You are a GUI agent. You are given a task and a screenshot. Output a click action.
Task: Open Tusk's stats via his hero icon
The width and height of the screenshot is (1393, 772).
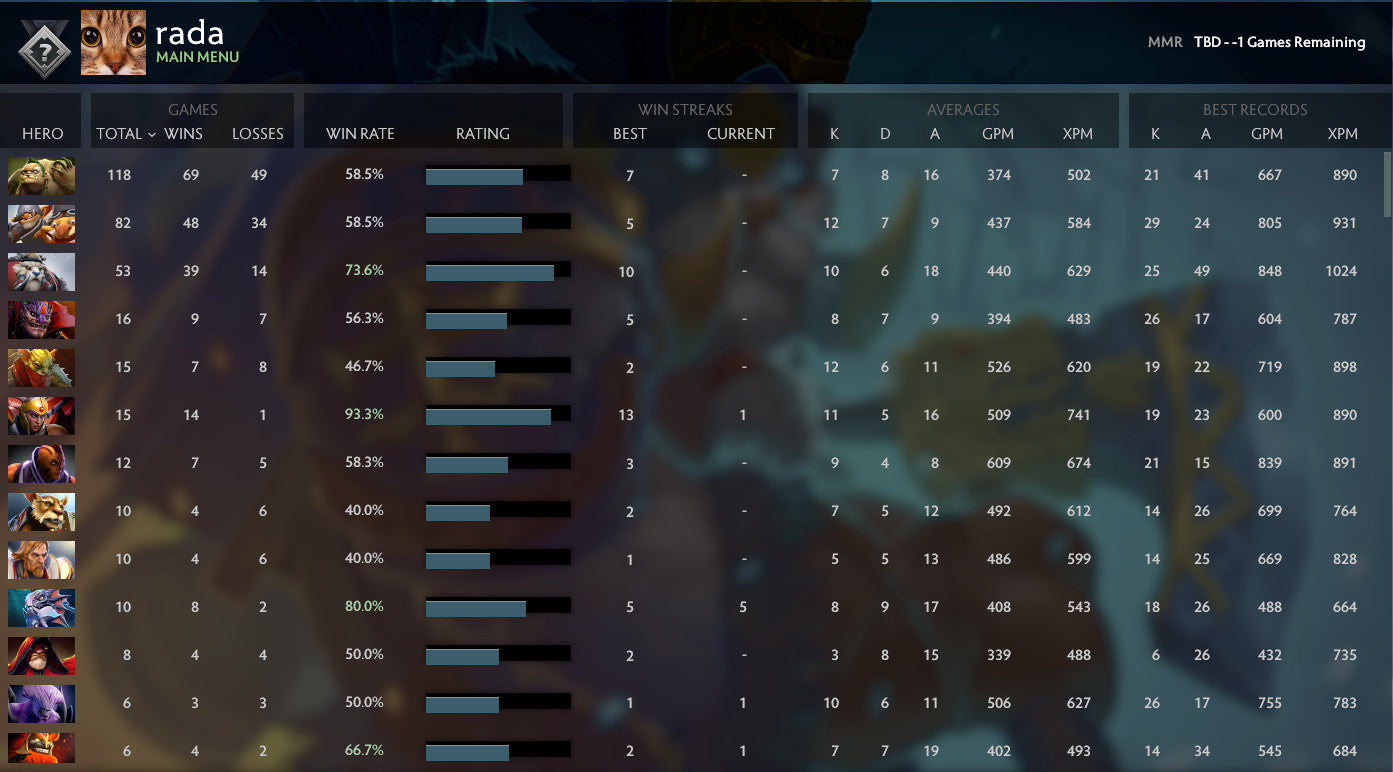(x=41, y=271)
